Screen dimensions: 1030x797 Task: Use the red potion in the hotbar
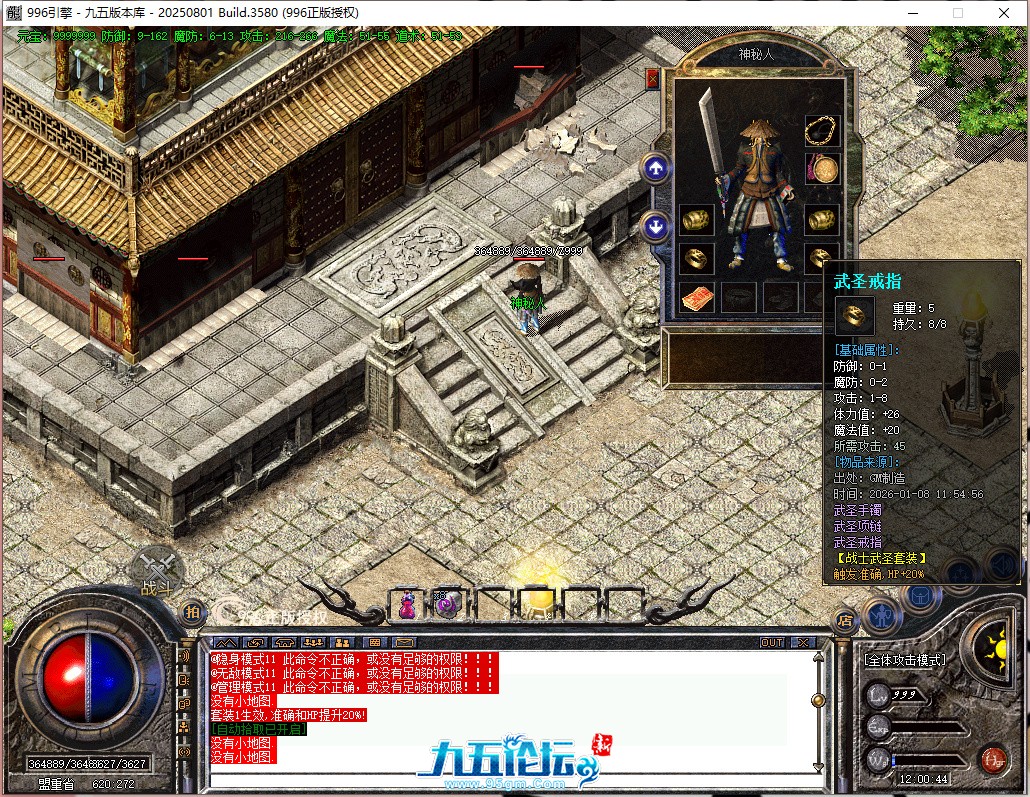407,604
